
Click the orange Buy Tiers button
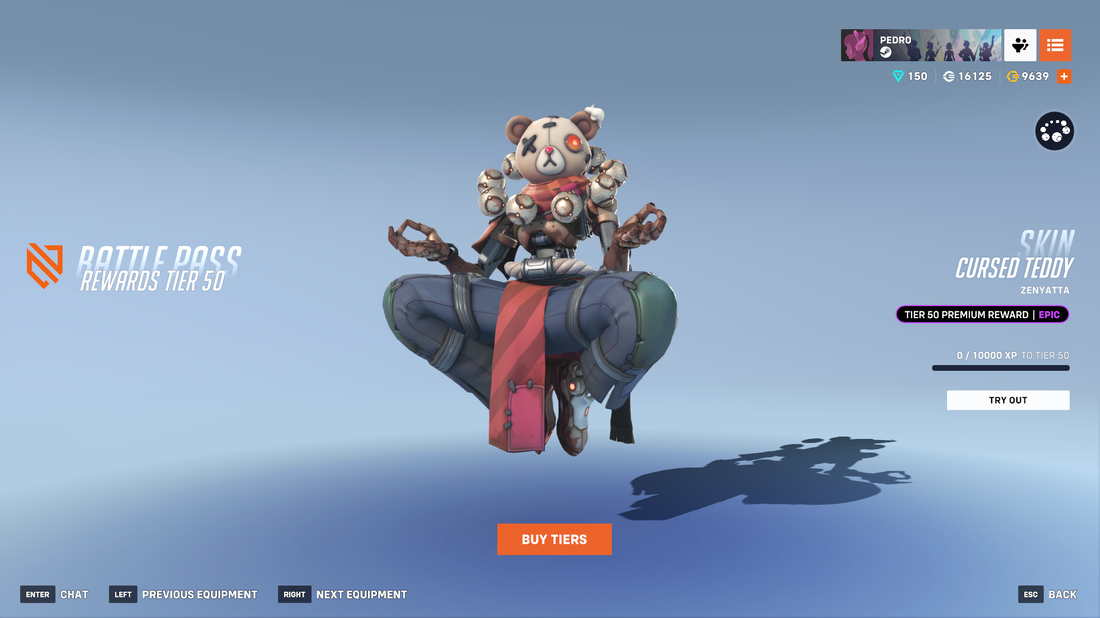554,539
